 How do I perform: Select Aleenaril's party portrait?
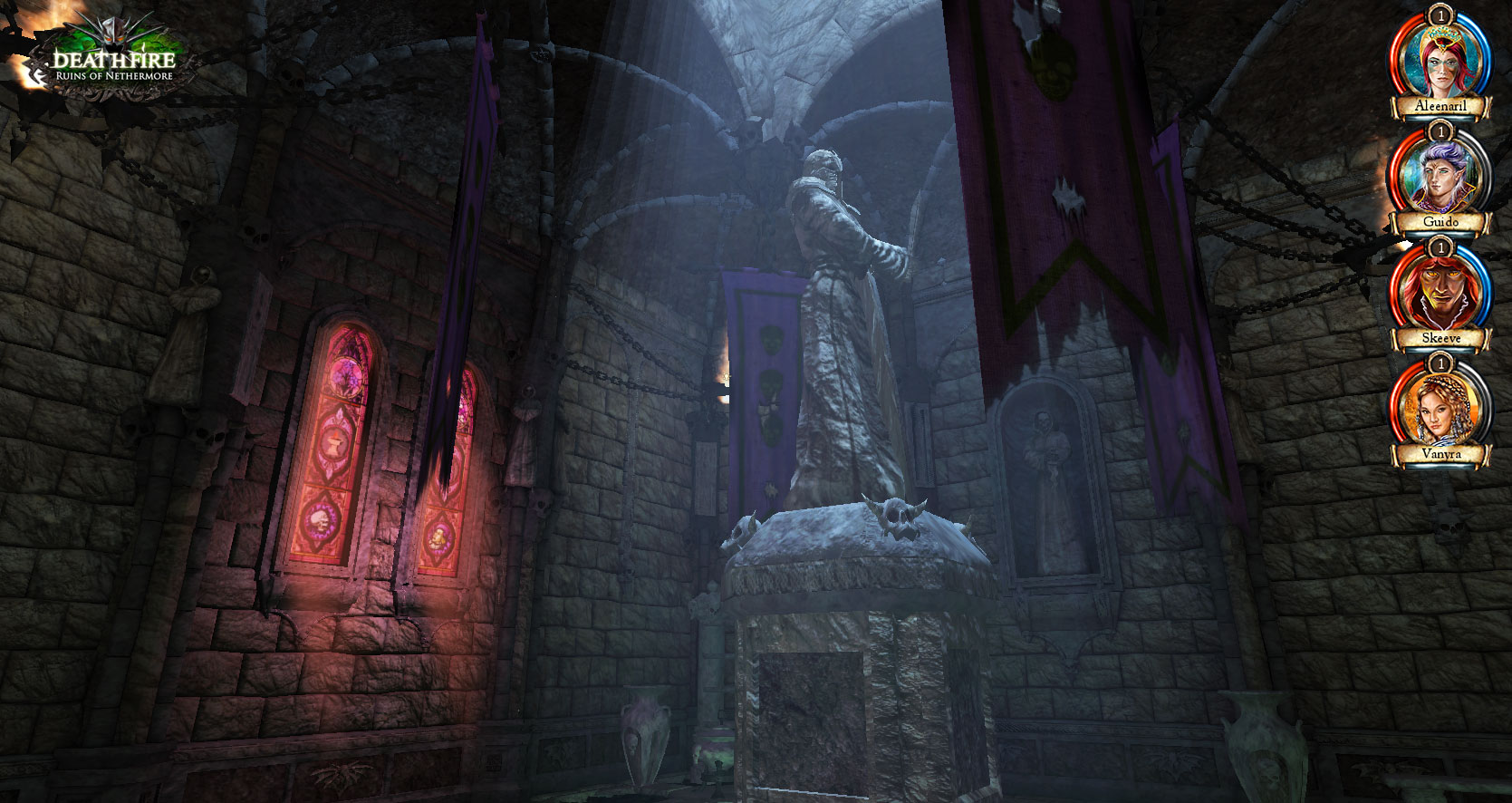1440,62
